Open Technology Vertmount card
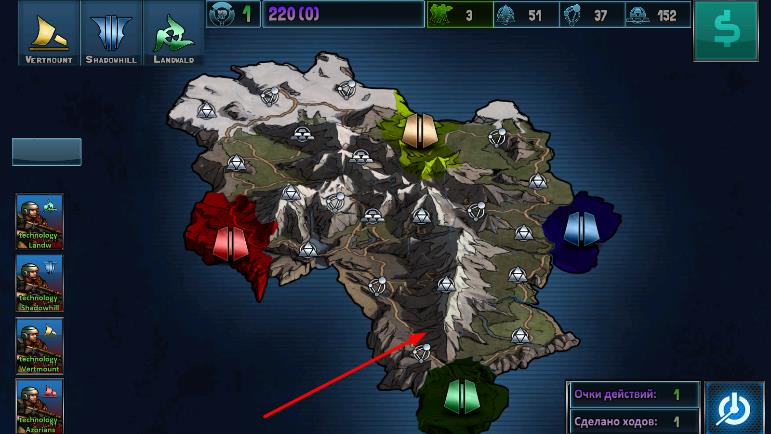Viewport: 771px width, 434px height. (x=40, y=346)
